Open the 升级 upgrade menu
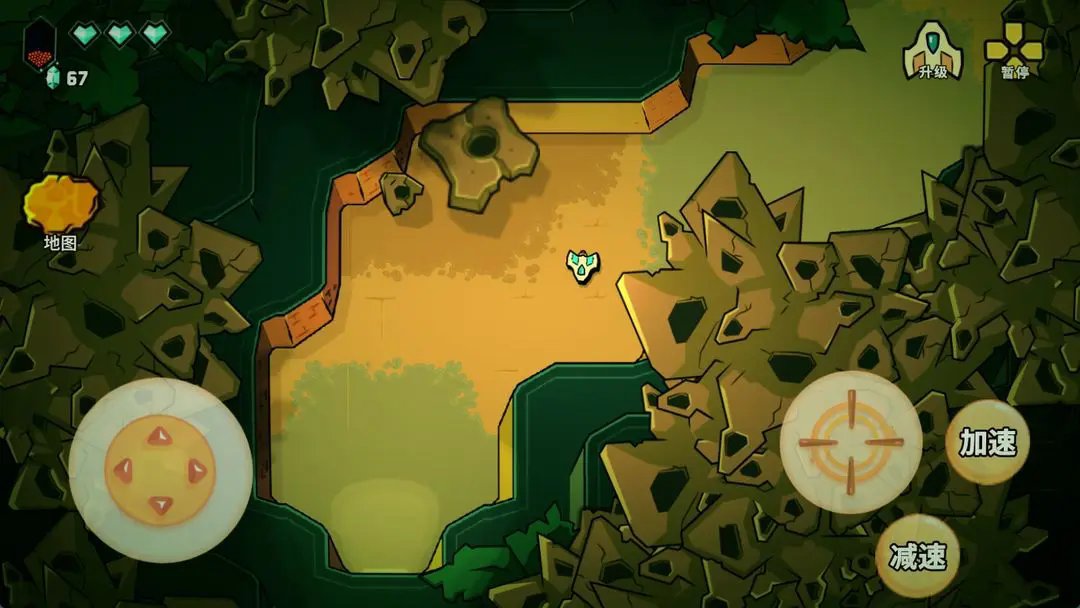 coord(932,50)
